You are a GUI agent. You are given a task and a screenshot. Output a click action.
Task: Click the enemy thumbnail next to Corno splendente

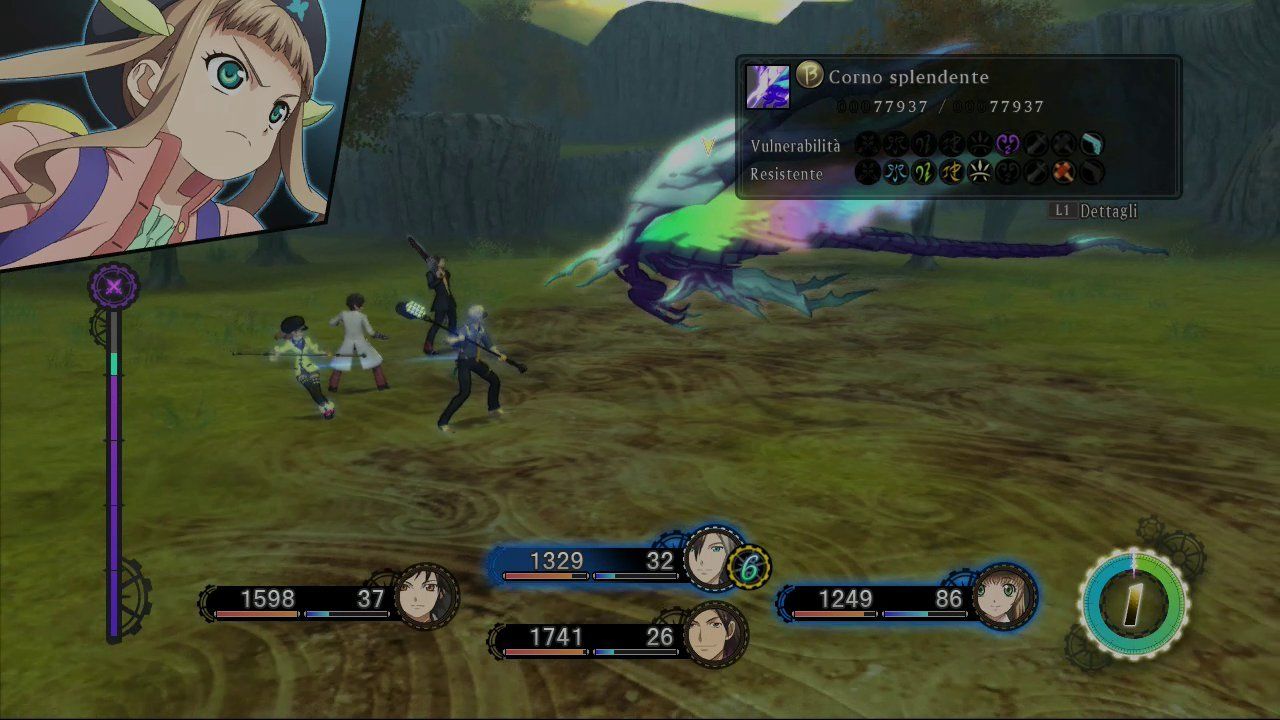(x=766, y=86)
